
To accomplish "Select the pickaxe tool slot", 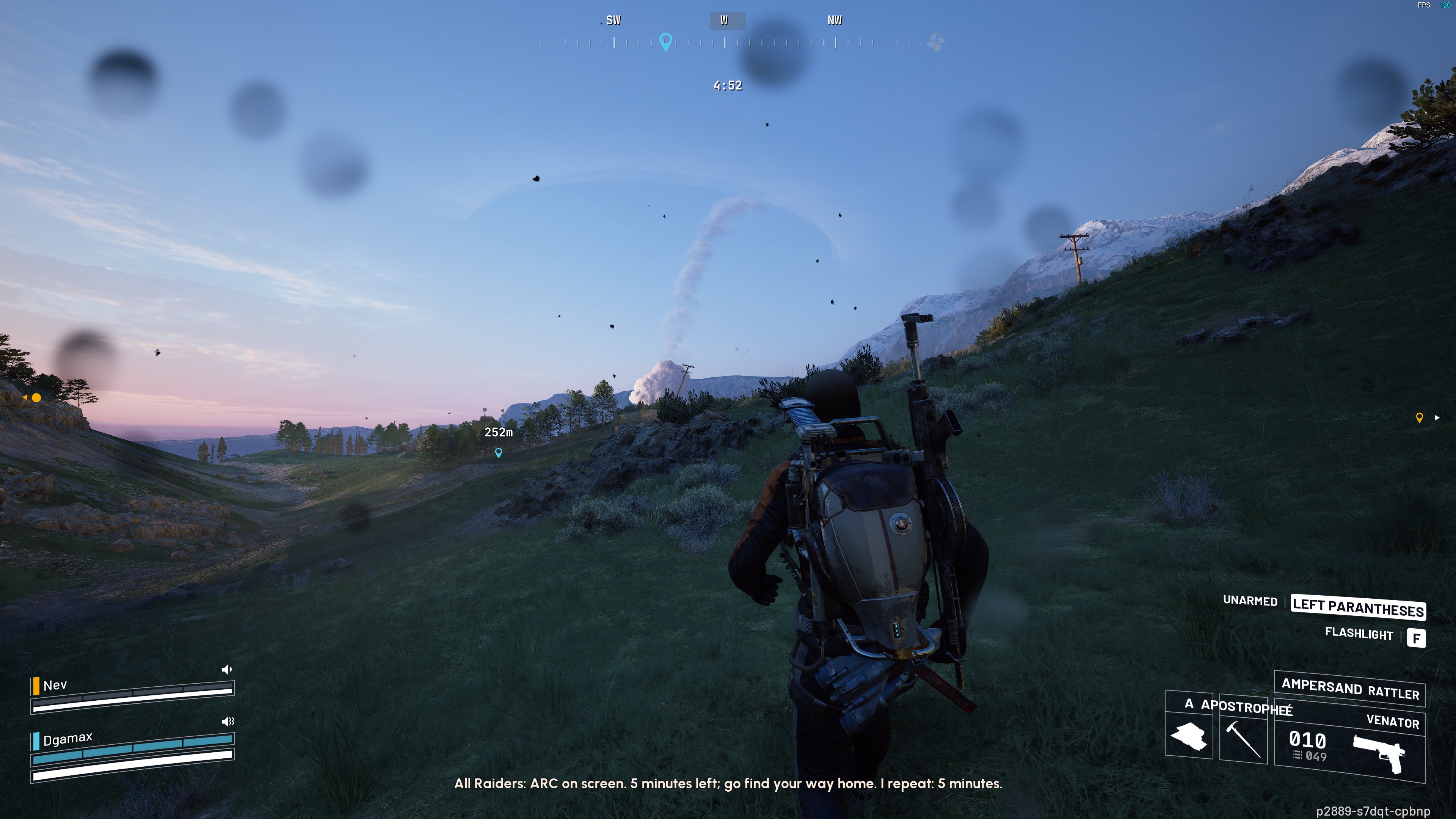I will tap(1243, 736).
